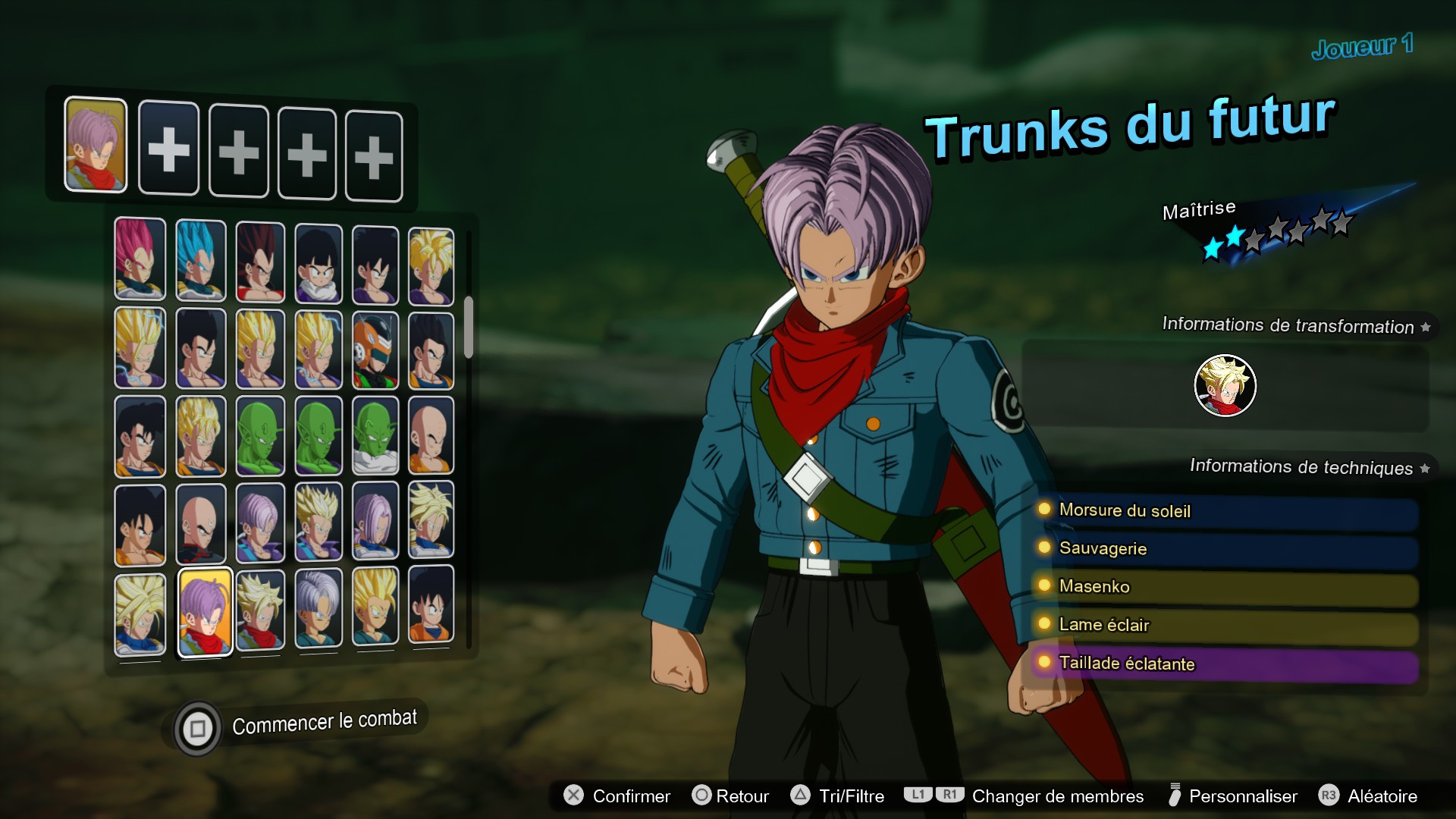Click the Personnaliser pen icon
Viewport: 1456px width, 819px height.
tap(1177, 796)
